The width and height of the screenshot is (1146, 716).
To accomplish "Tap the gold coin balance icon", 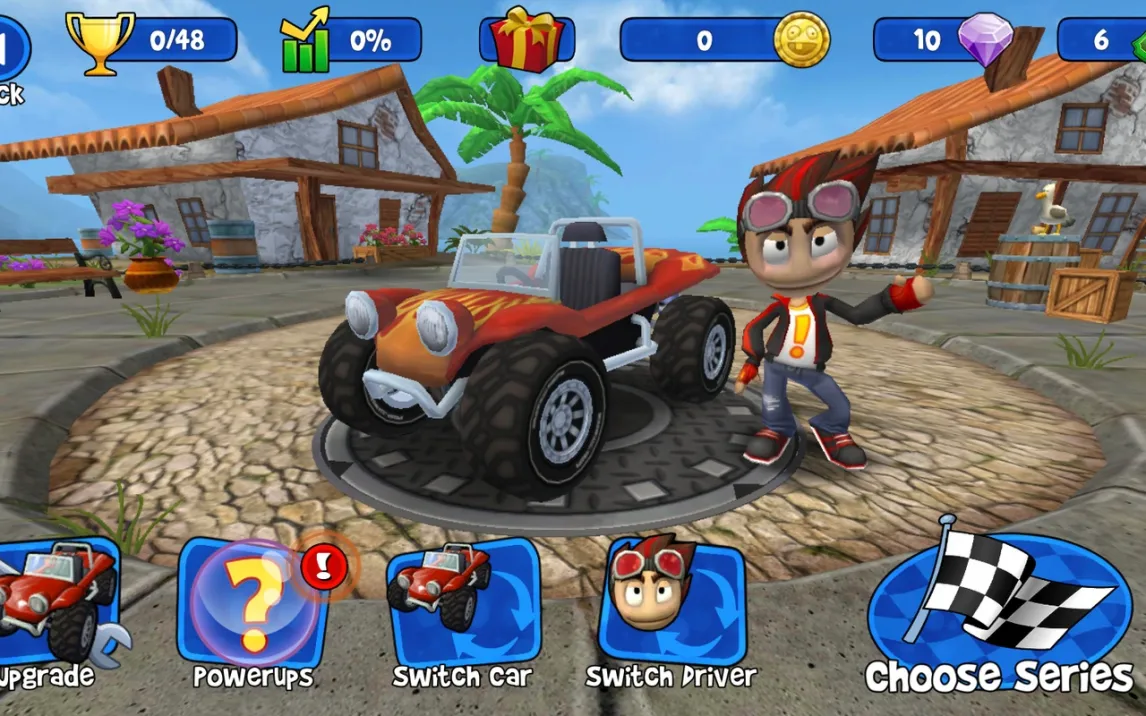I will coord(801,40).
